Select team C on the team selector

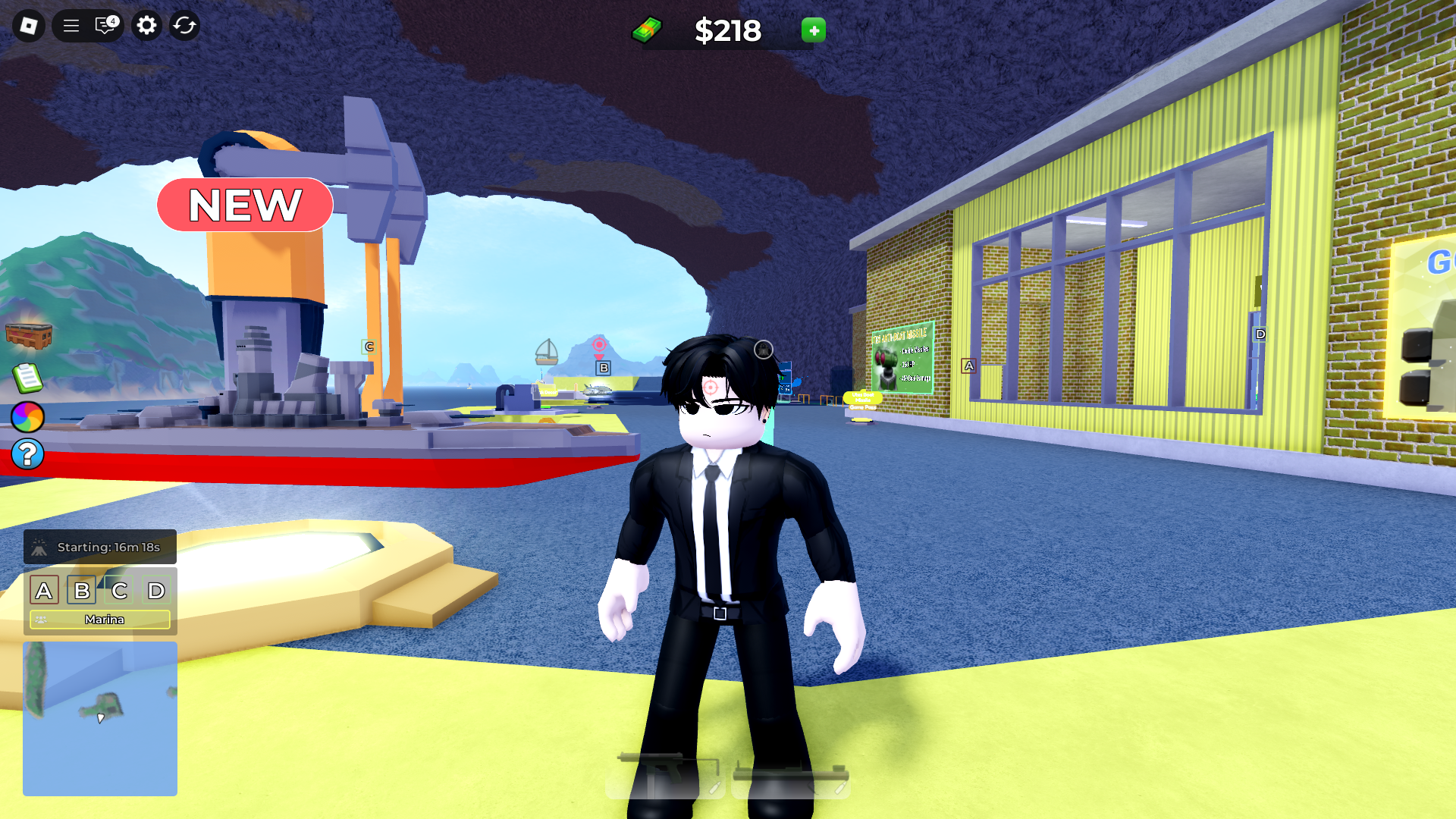119,590
